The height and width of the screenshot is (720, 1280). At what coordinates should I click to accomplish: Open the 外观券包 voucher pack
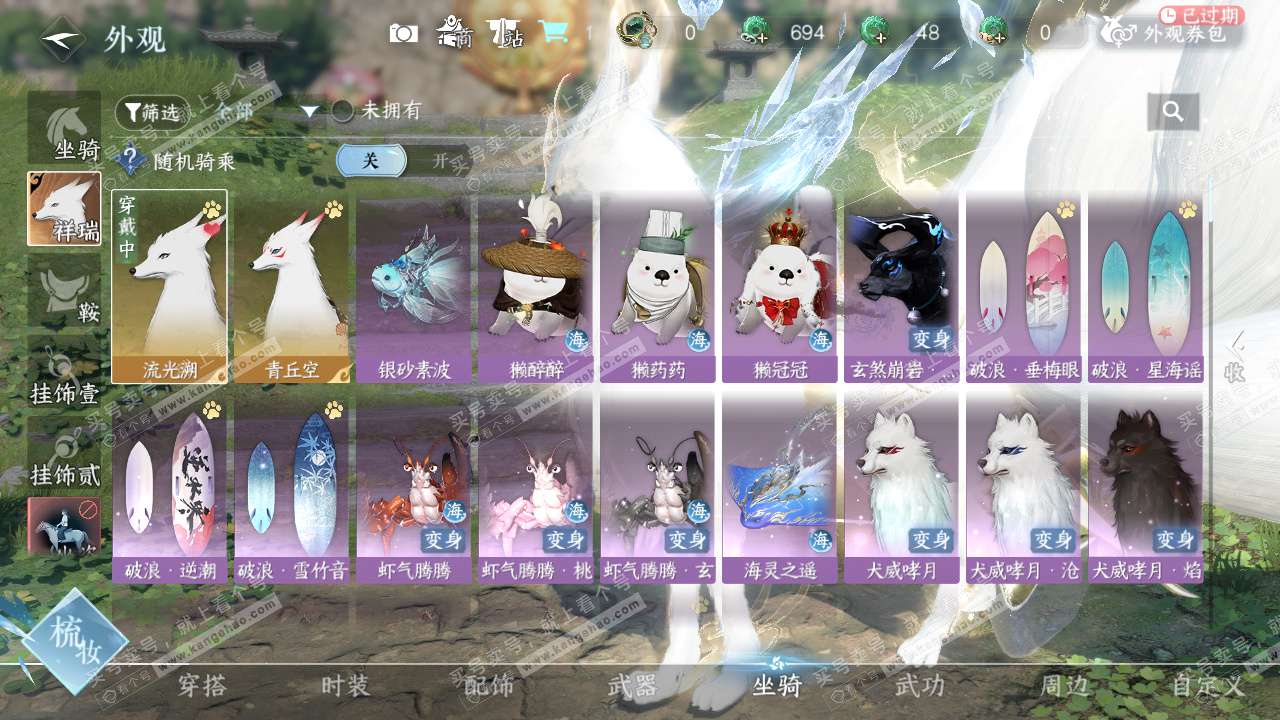(1171, 34)
